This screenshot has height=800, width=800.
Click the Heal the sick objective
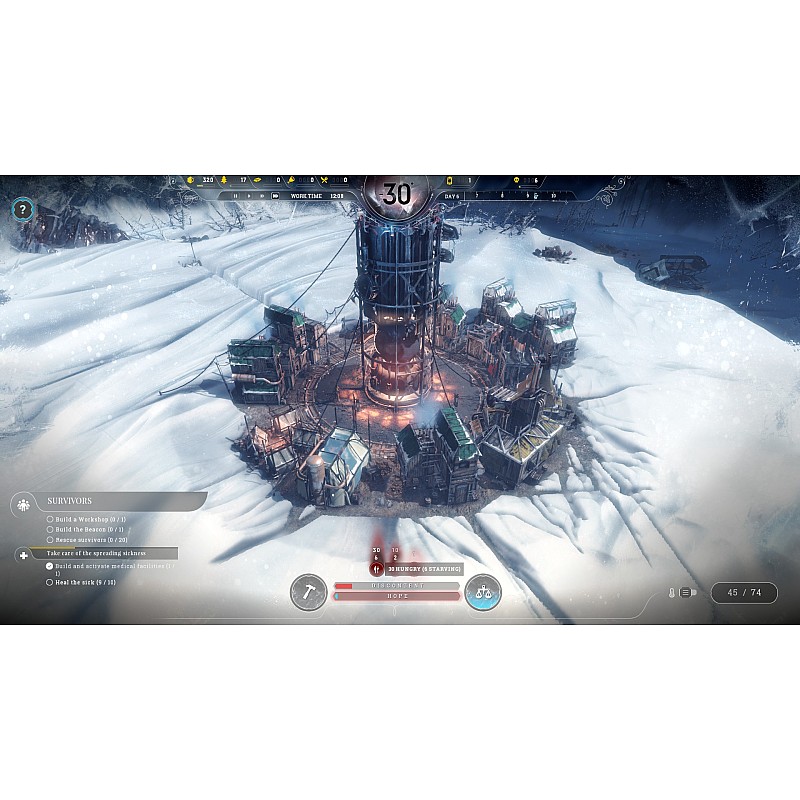[x=84, y=581]
